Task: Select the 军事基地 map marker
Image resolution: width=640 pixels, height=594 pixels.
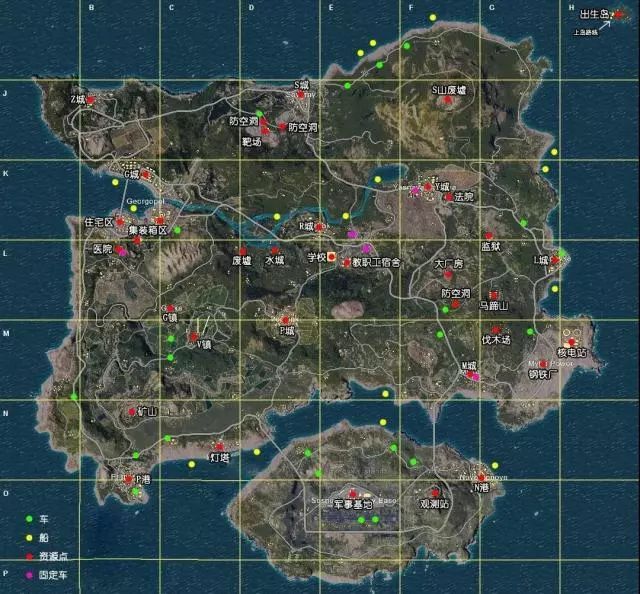Action: point(352,493)
